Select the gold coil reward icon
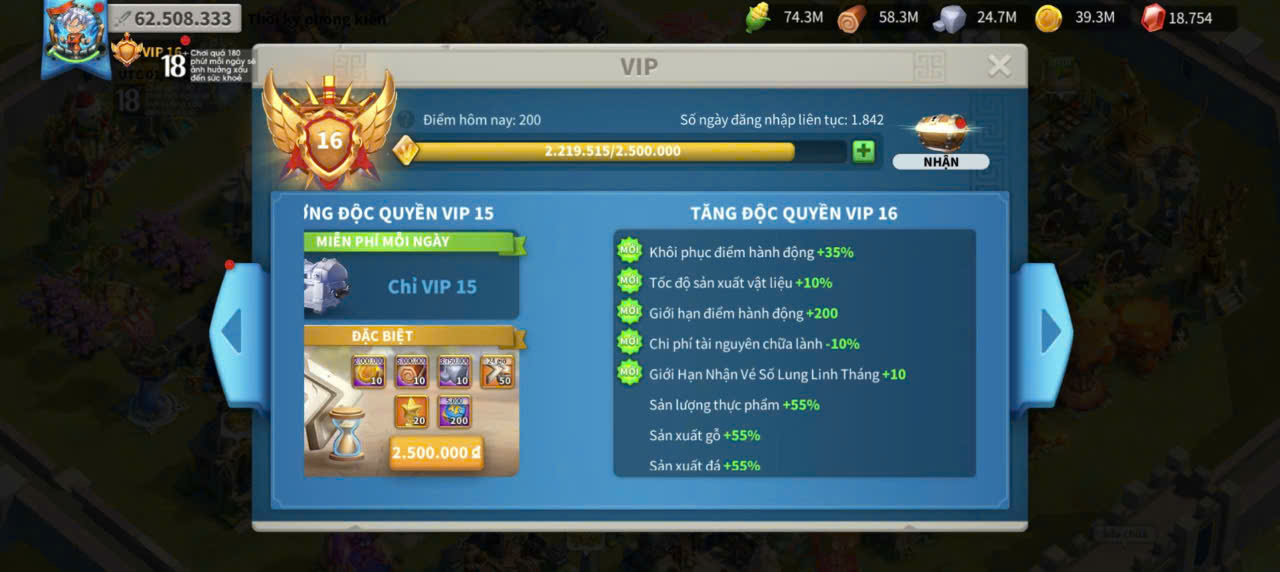Image resolution: width=1280 pixels, height=572 pixels. [x=368, y=371]
